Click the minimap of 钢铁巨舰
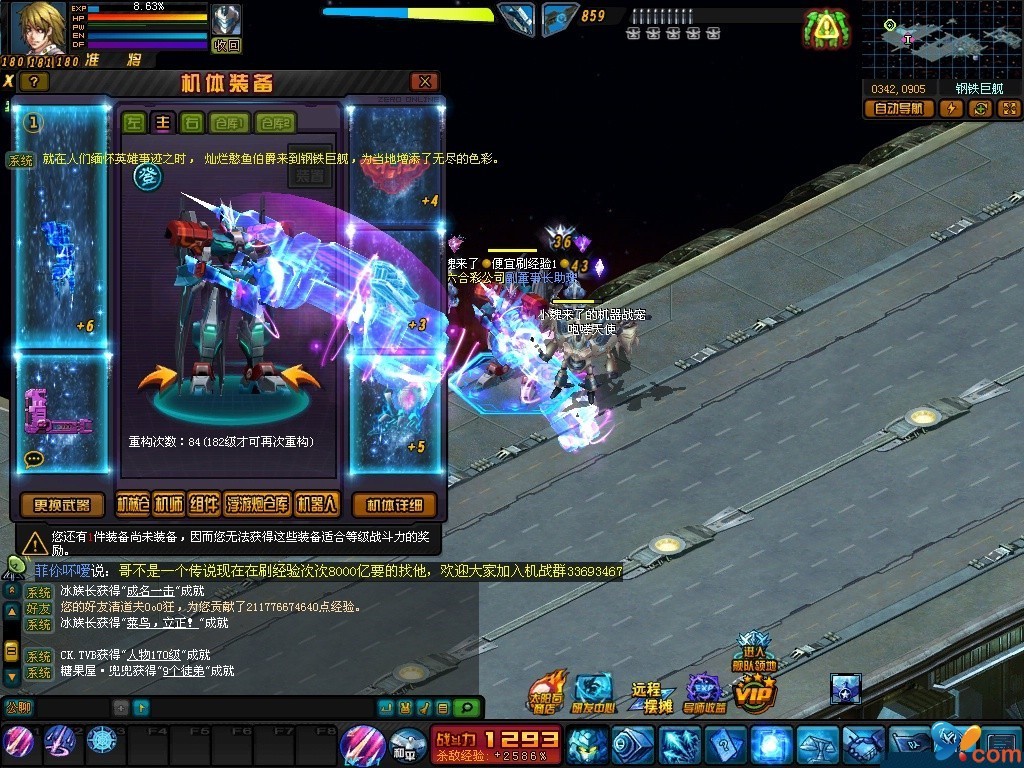The image size is (1024, 768). (x=941, y=40)
